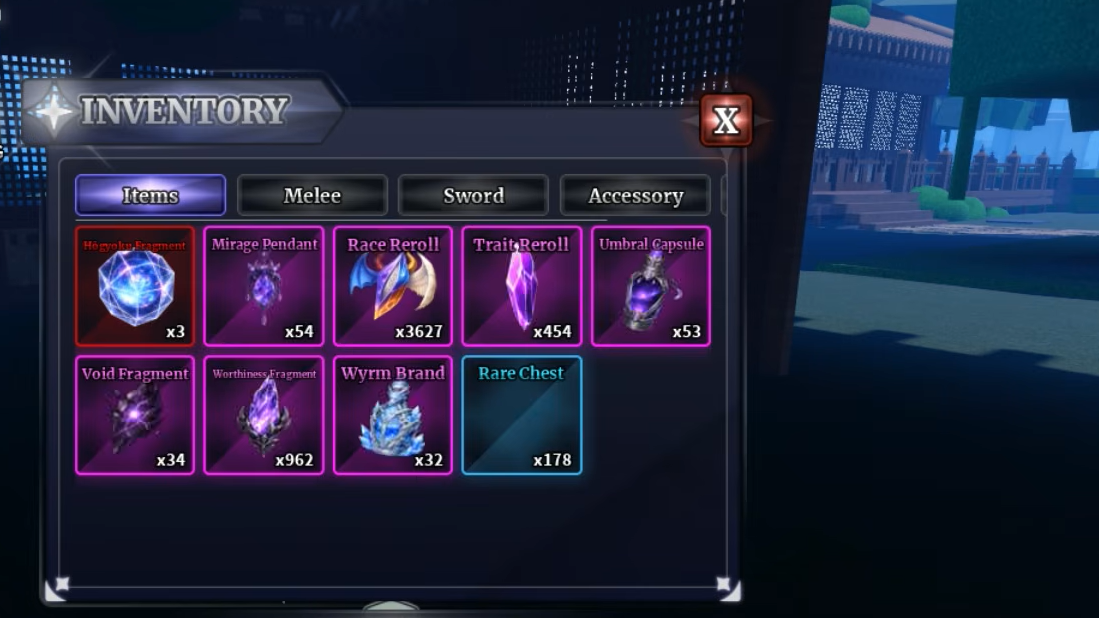Close the inventory with the X button

(726, 121)
